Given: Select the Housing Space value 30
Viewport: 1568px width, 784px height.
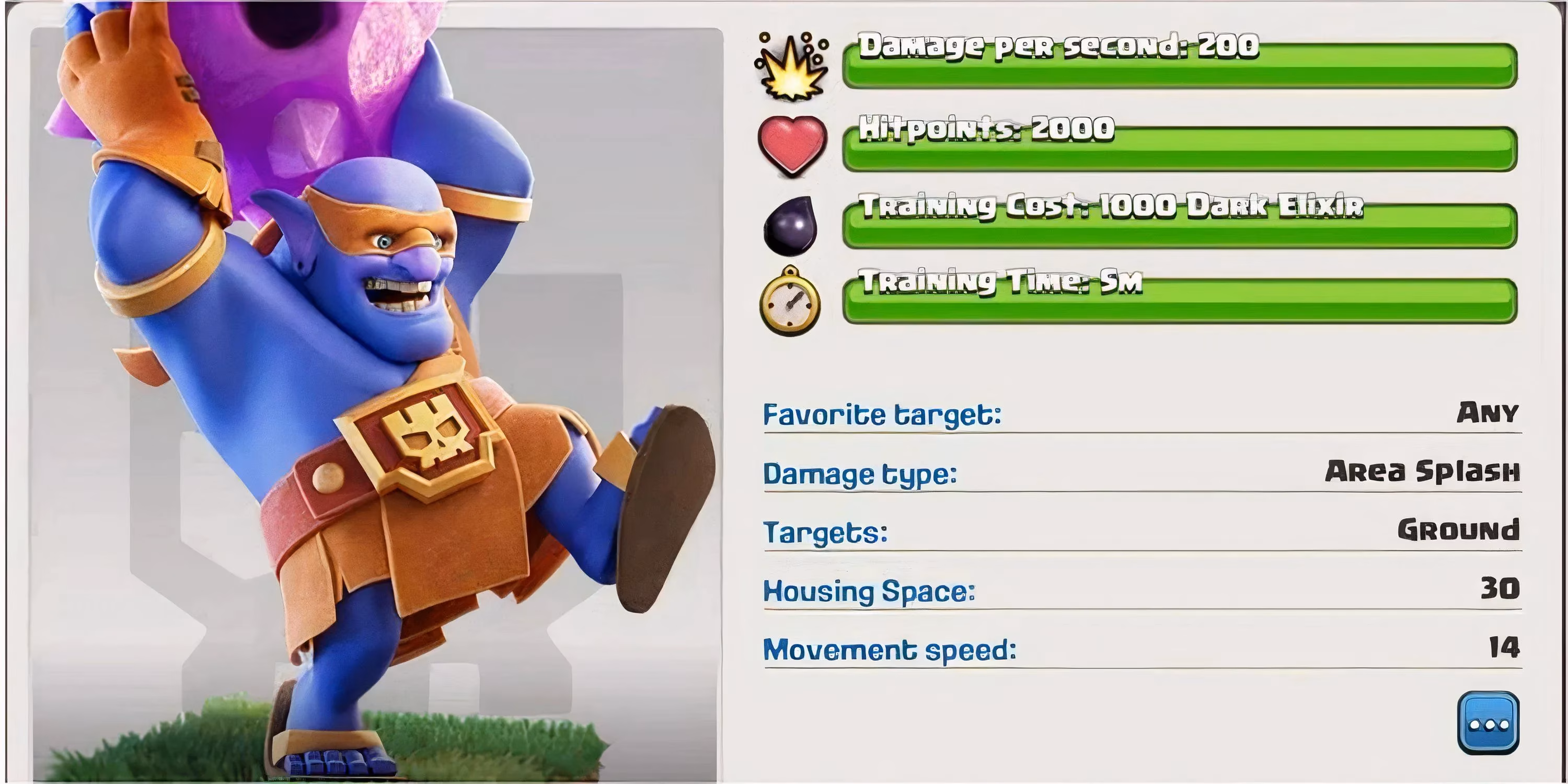Looking at the screenshot, I should [x=1501, y=587].
